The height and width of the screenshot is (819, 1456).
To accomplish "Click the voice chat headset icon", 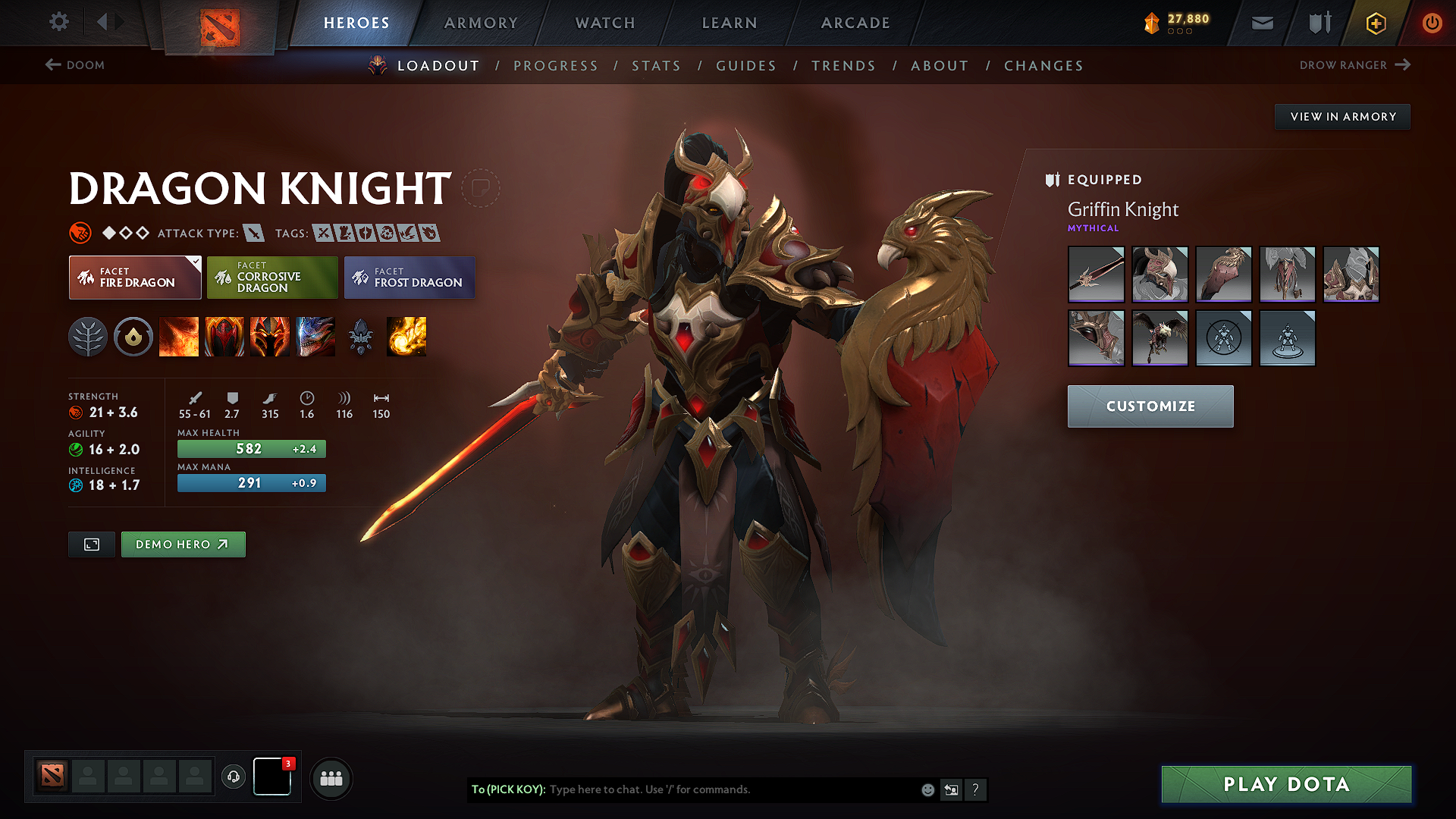I will click(233, 777).
